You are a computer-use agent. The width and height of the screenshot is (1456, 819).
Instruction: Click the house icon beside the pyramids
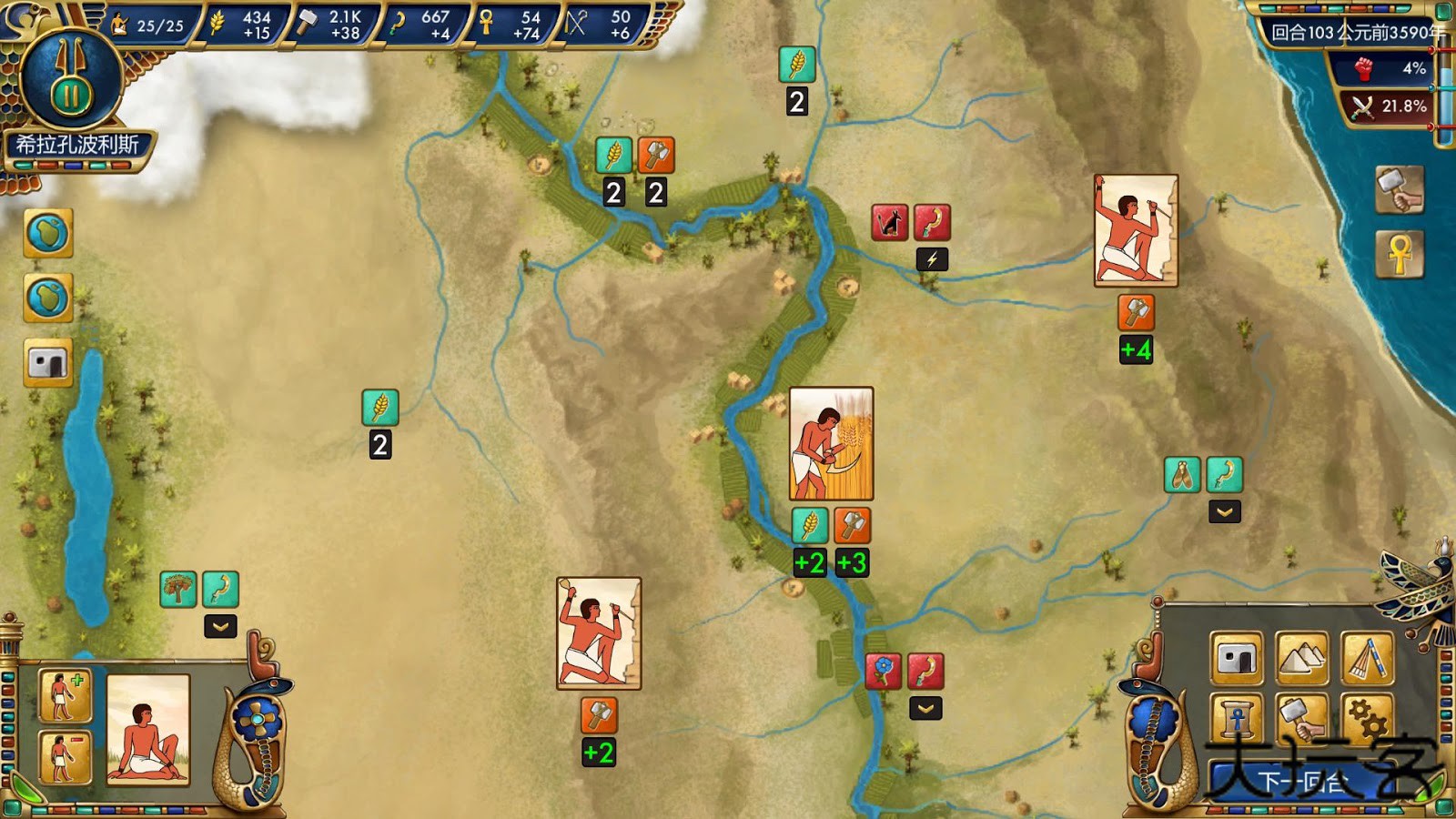[1237, 658]
